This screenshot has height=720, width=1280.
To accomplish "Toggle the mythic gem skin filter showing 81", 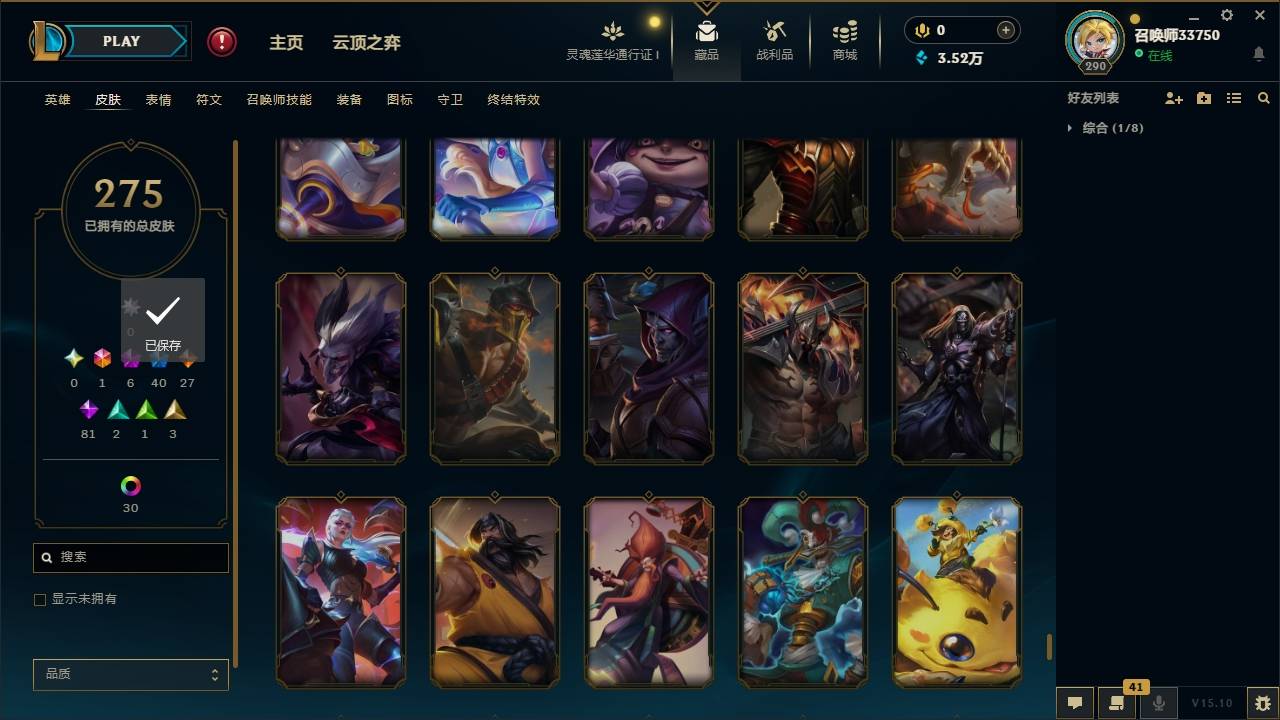I will coord(88,409).
